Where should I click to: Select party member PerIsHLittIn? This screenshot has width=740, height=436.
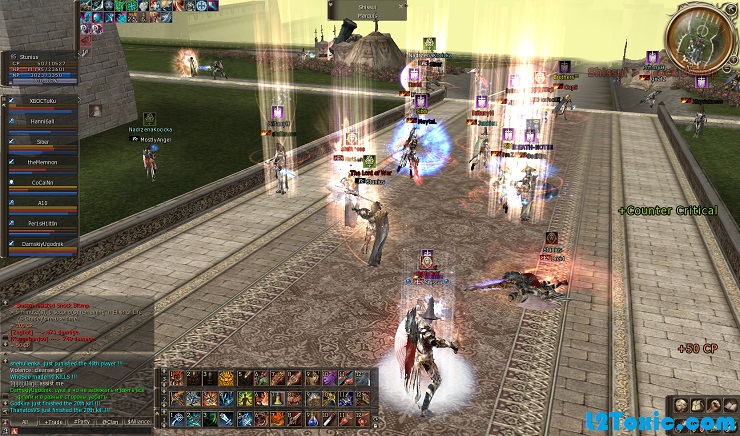click(40, 222)
